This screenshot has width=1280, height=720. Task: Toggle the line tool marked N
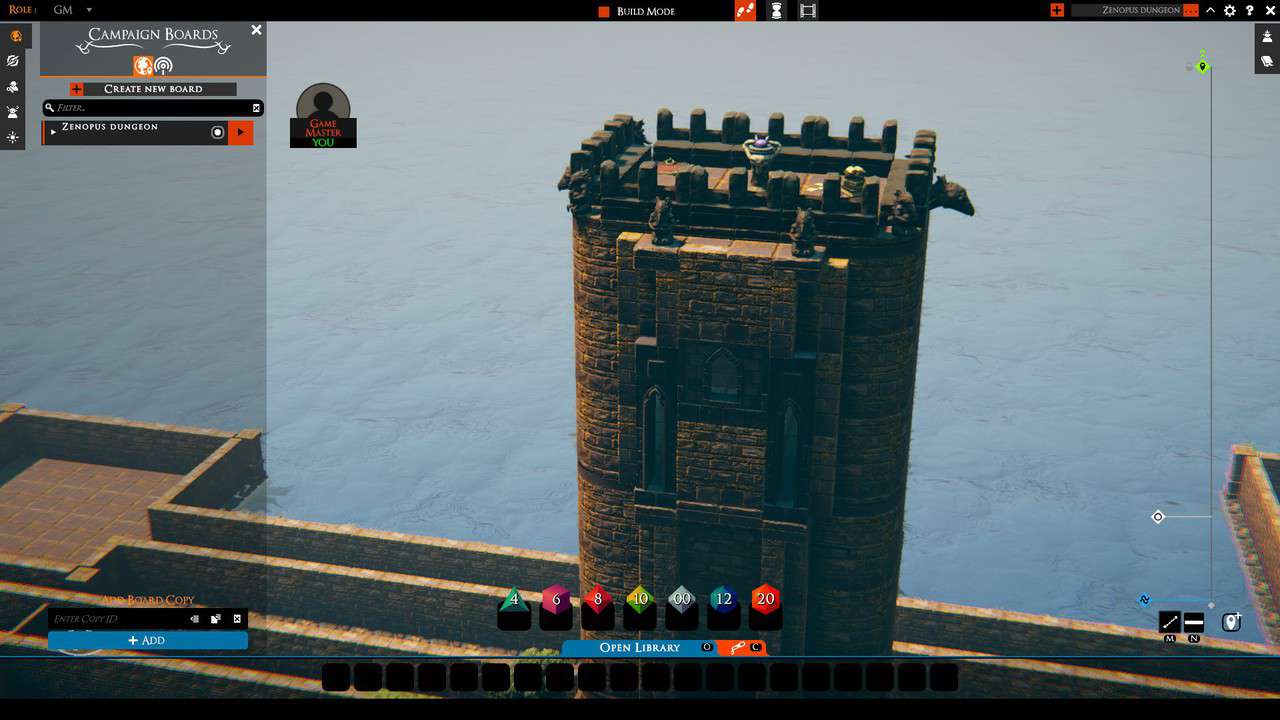pos(1192,622)
